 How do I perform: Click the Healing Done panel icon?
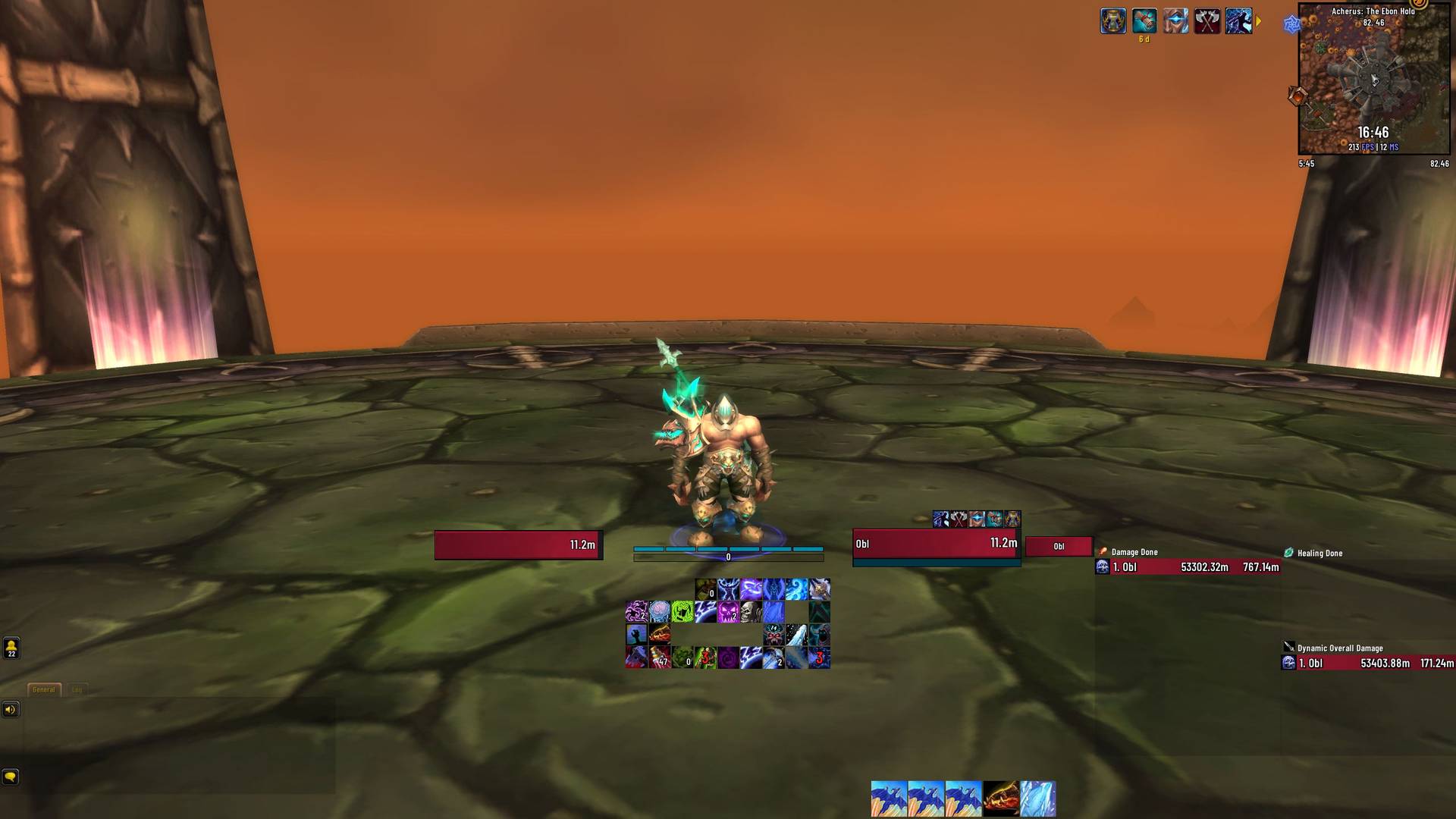point(1287,553)
